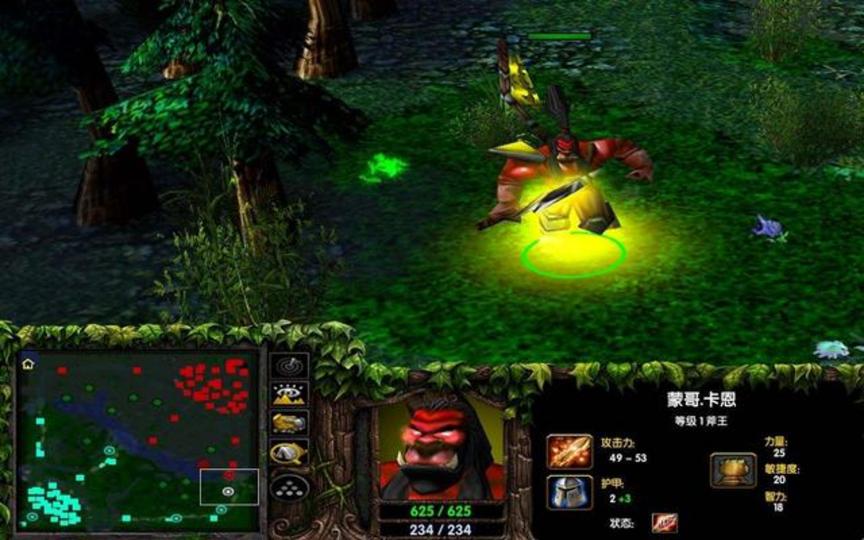
Task: Select the hero with the green selection circle
Action: coord(565,190)
